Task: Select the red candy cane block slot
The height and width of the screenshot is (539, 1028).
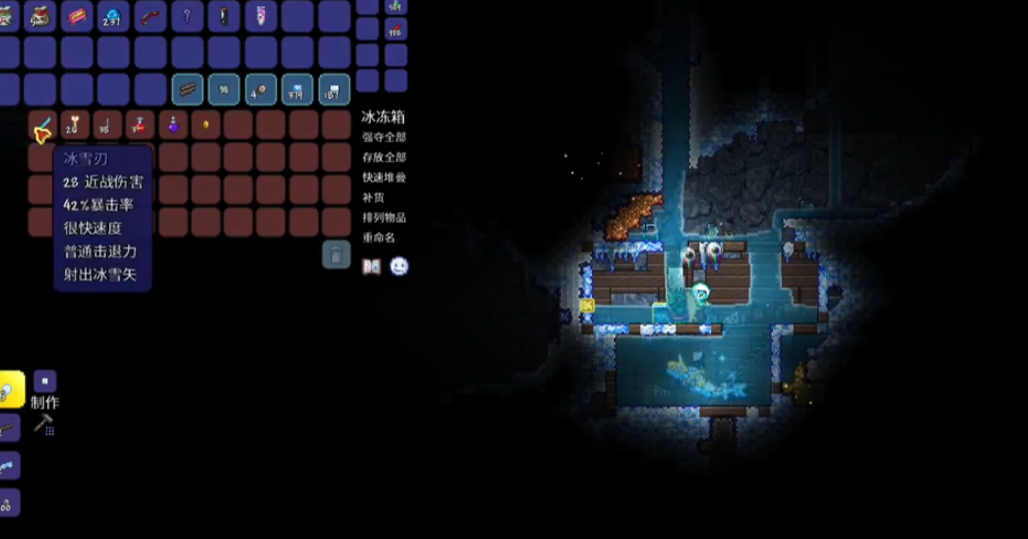Action: 76,16
